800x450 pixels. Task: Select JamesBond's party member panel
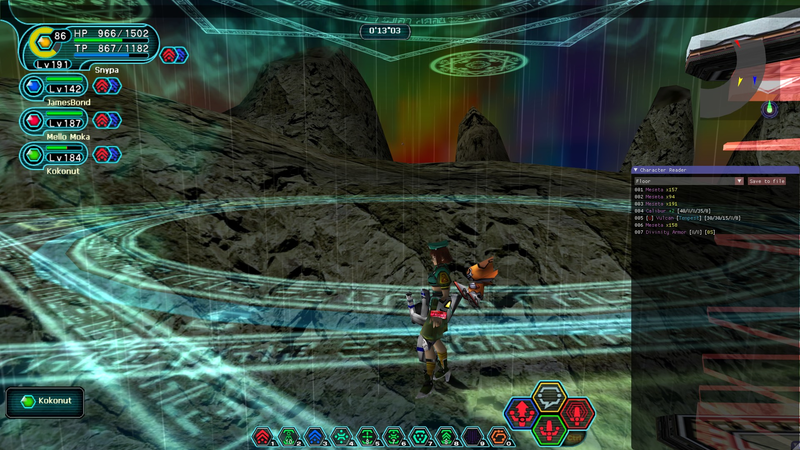[x=70, y=86]
